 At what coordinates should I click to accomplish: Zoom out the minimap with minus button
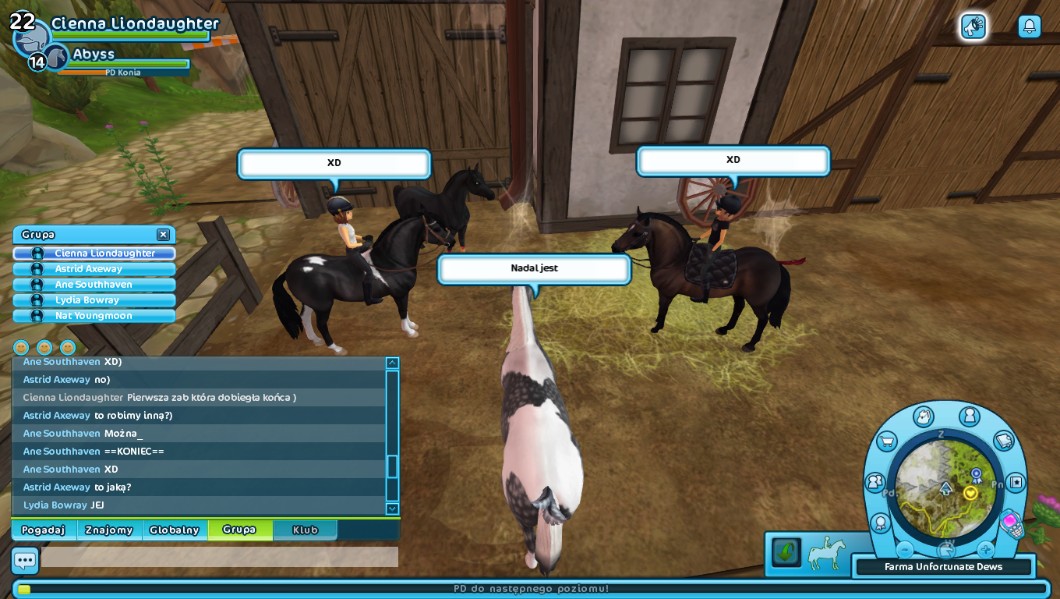905,549
